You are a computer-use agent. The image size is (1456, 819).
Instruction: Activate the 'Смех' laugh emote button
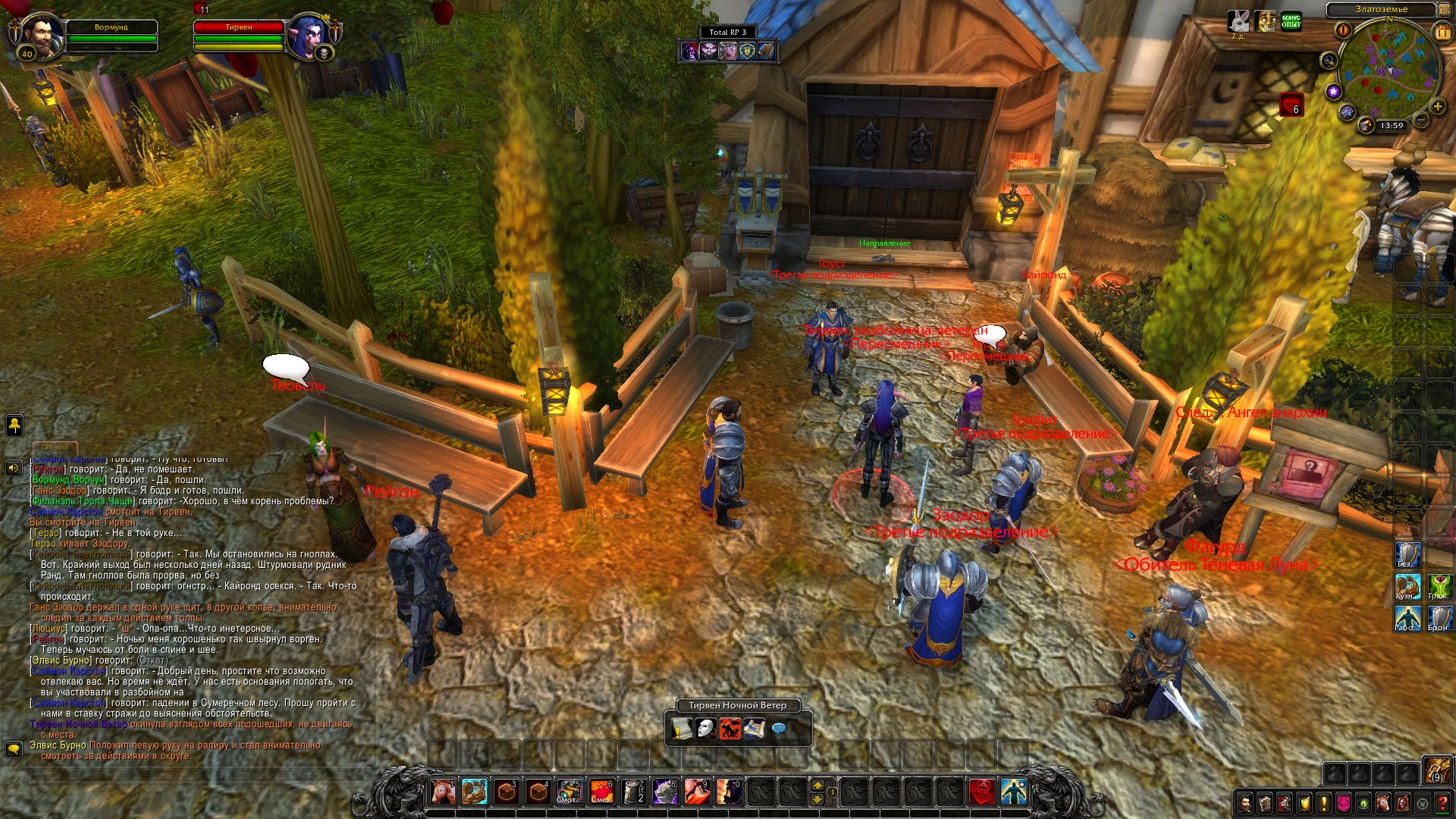(x=601, y=792)
